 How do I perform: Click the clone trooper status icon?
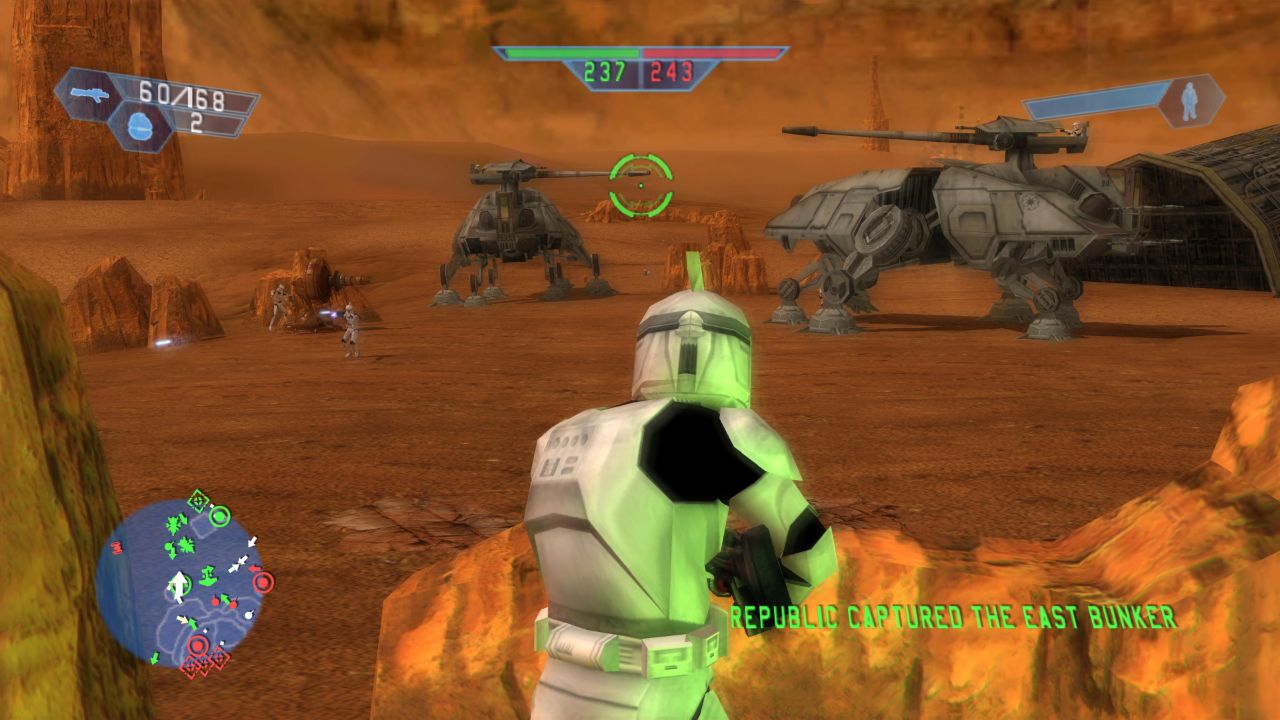coord(1190,101)
